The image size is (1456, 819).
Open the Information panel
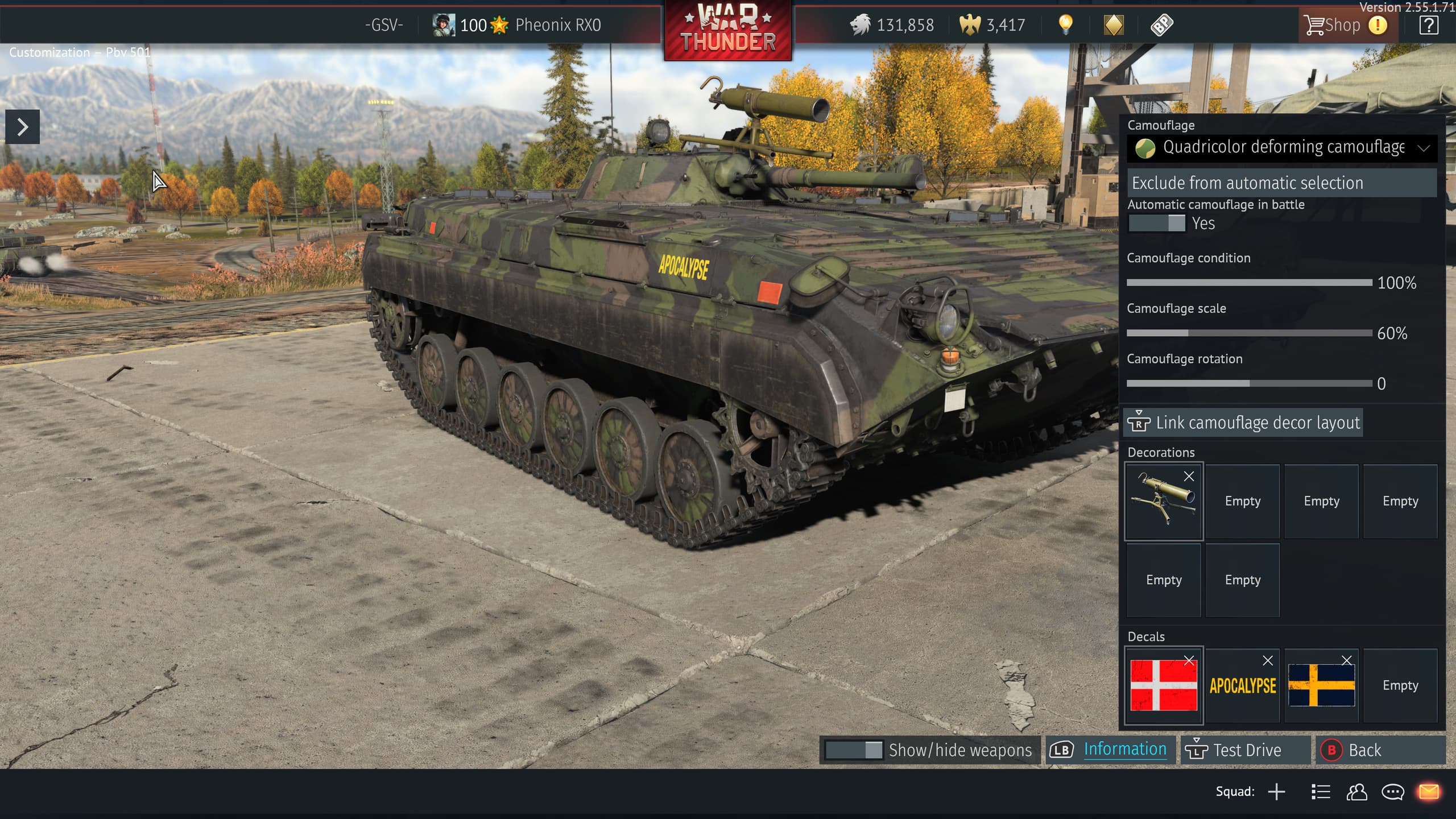click(x=1124, y=750)
